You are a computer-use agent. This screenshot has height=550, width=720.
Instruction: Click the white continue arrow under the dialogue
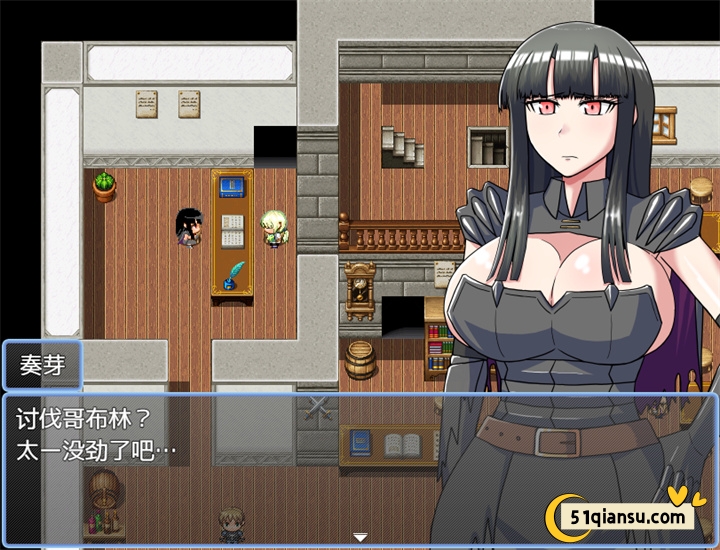(360, 537)
